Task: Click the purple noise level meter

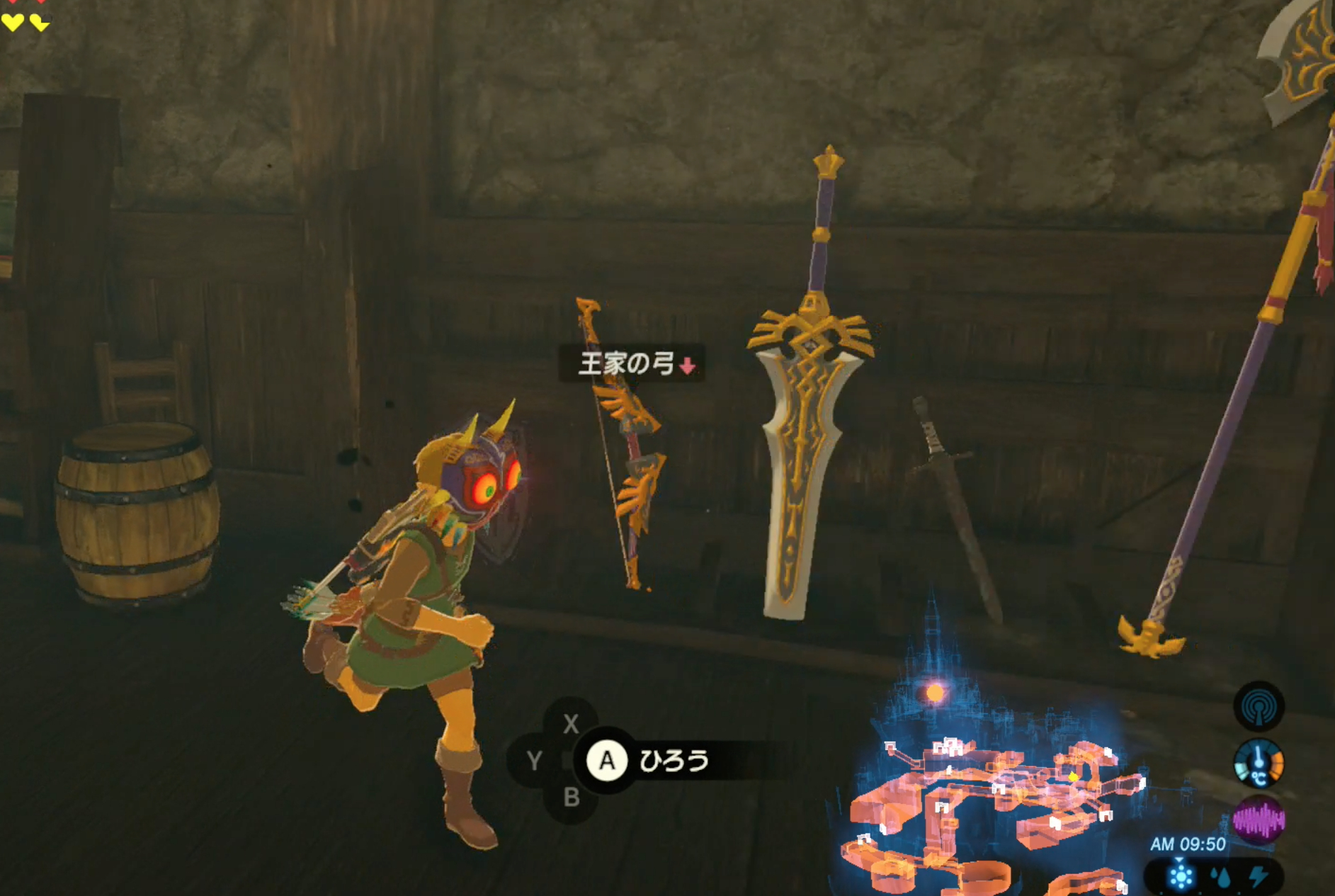Action: [x=1259, y=818]
